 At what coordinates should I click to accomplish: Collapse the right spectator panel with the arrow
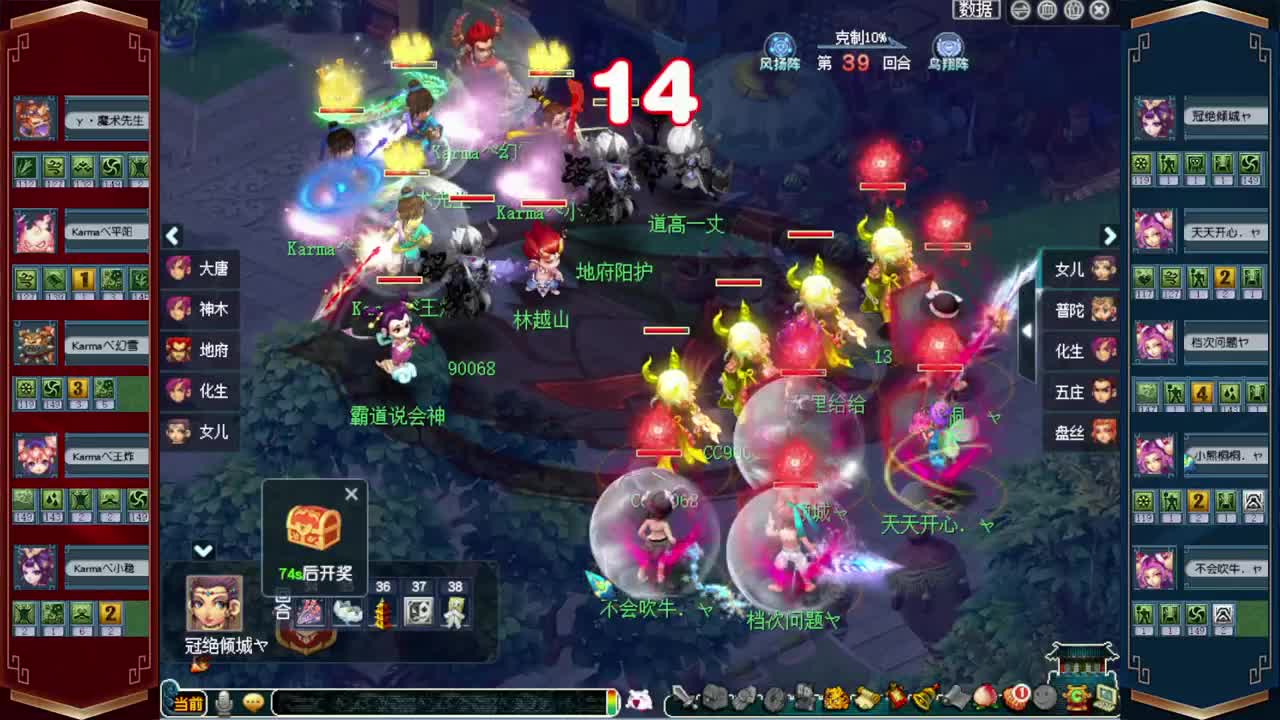[x=1110, y=236]
